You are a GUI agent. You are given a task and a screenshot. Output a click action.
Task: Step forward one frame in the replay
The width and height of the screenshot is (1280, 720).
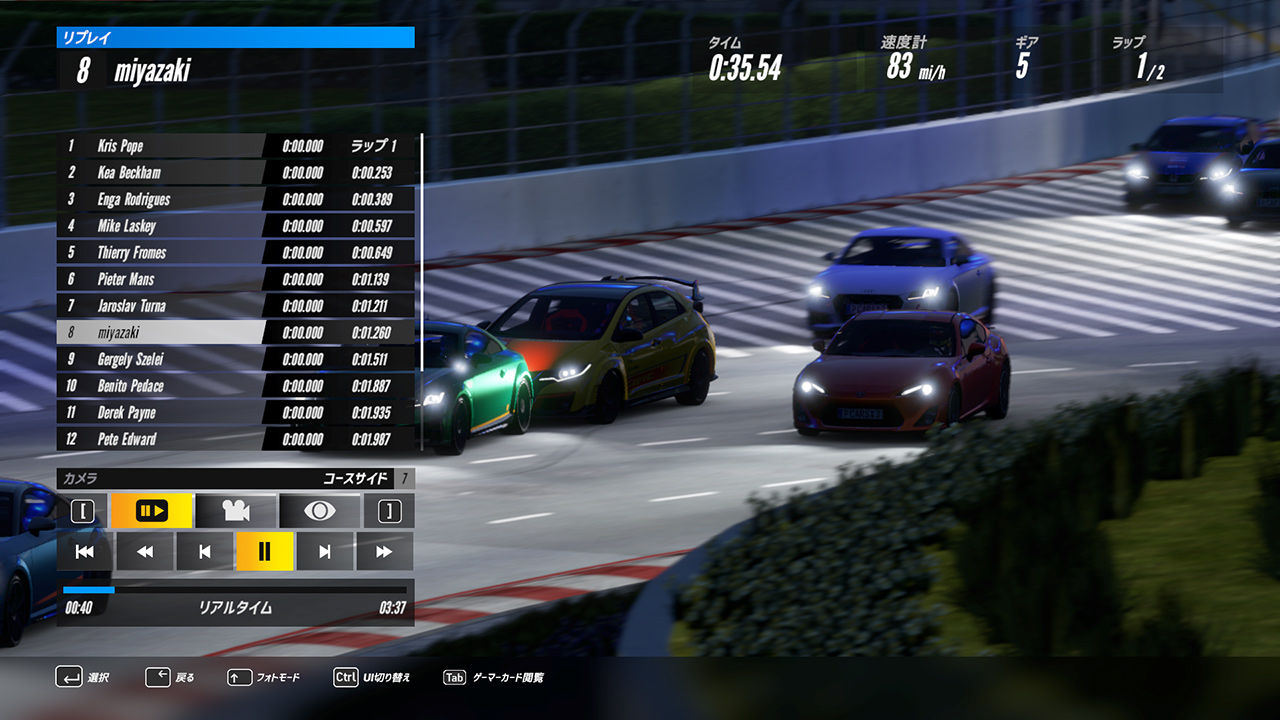click(x=325, y=551)
